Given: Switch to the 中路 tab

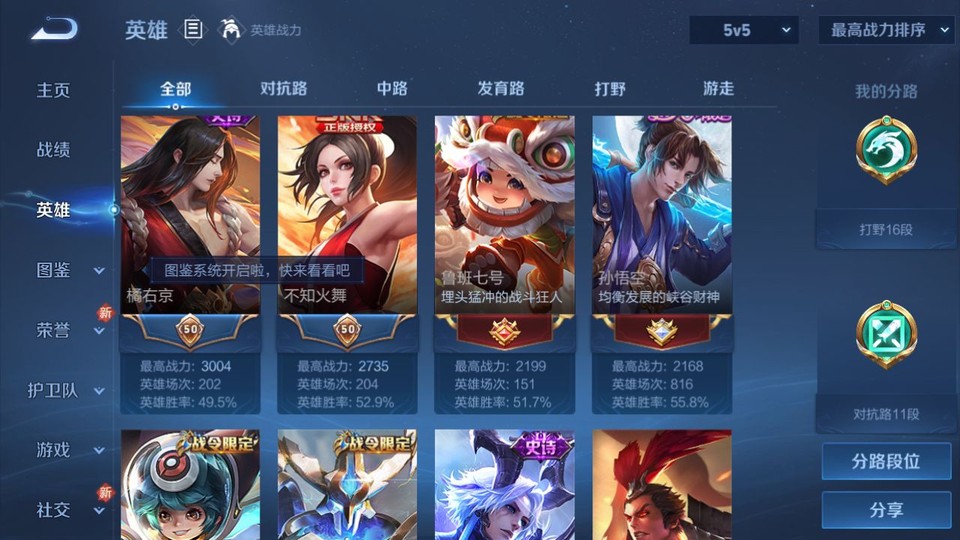Looking at the screenshot, I should (392, 88).
